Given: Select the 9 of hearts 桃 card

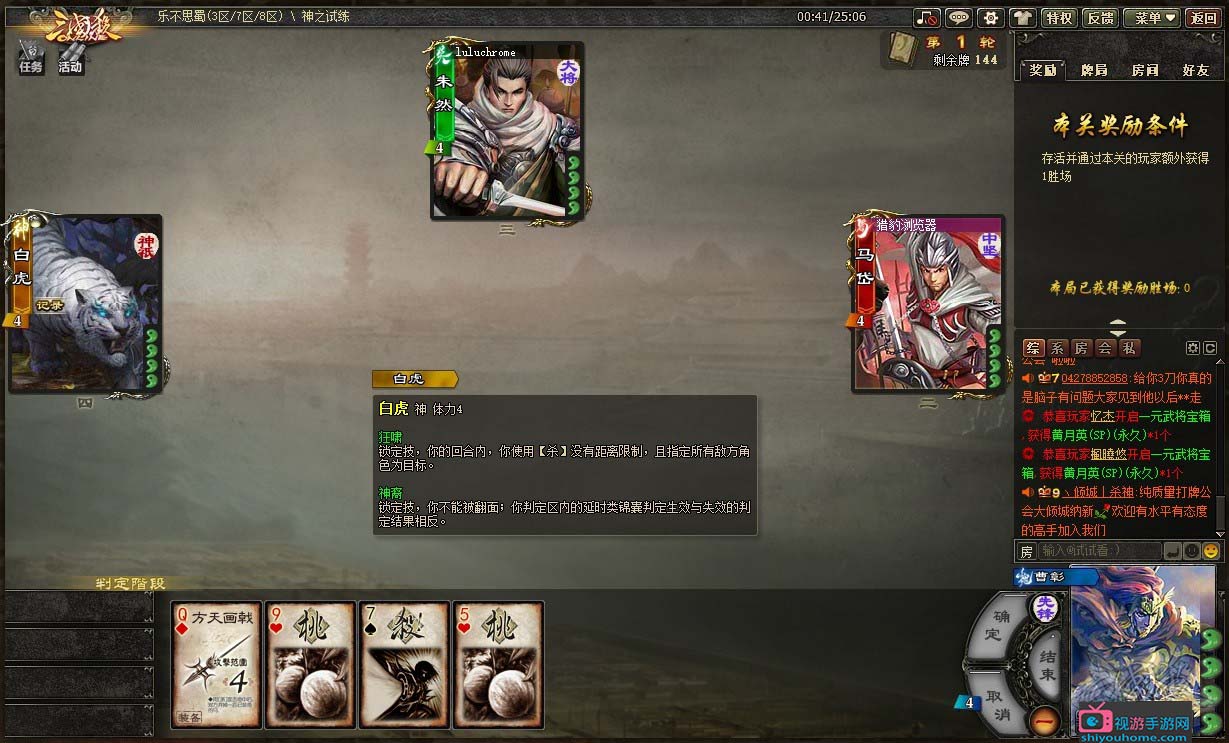Looking at the screenshot, I should tap(309, 664).
